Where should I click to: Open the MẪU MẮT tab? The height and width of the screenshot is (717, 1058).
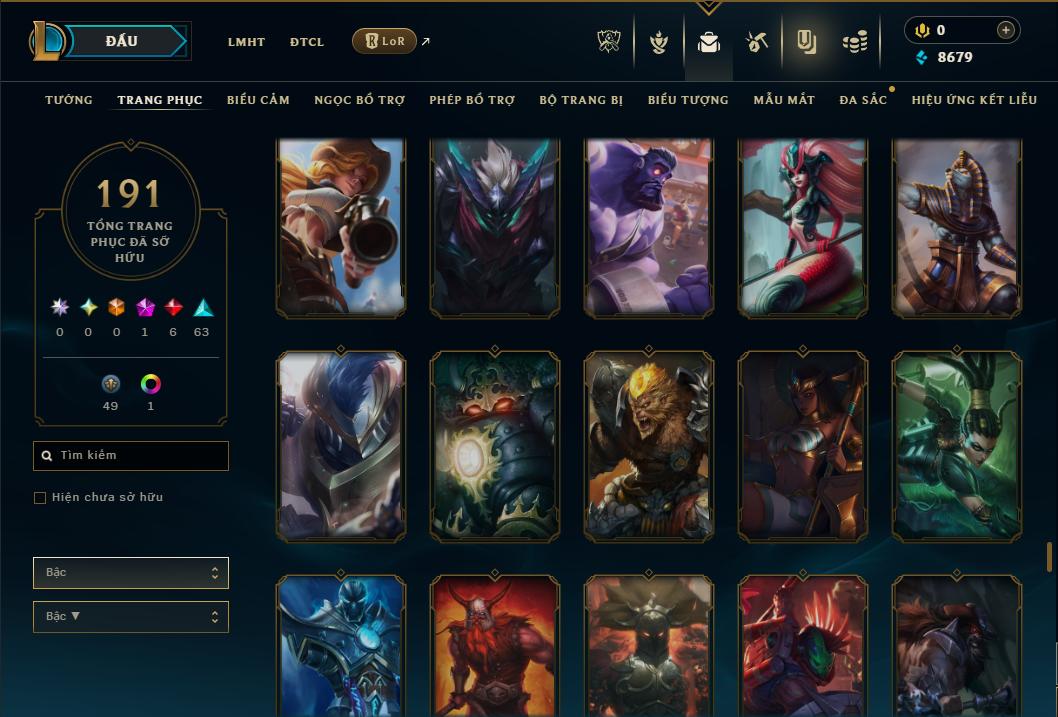[784, 100]
